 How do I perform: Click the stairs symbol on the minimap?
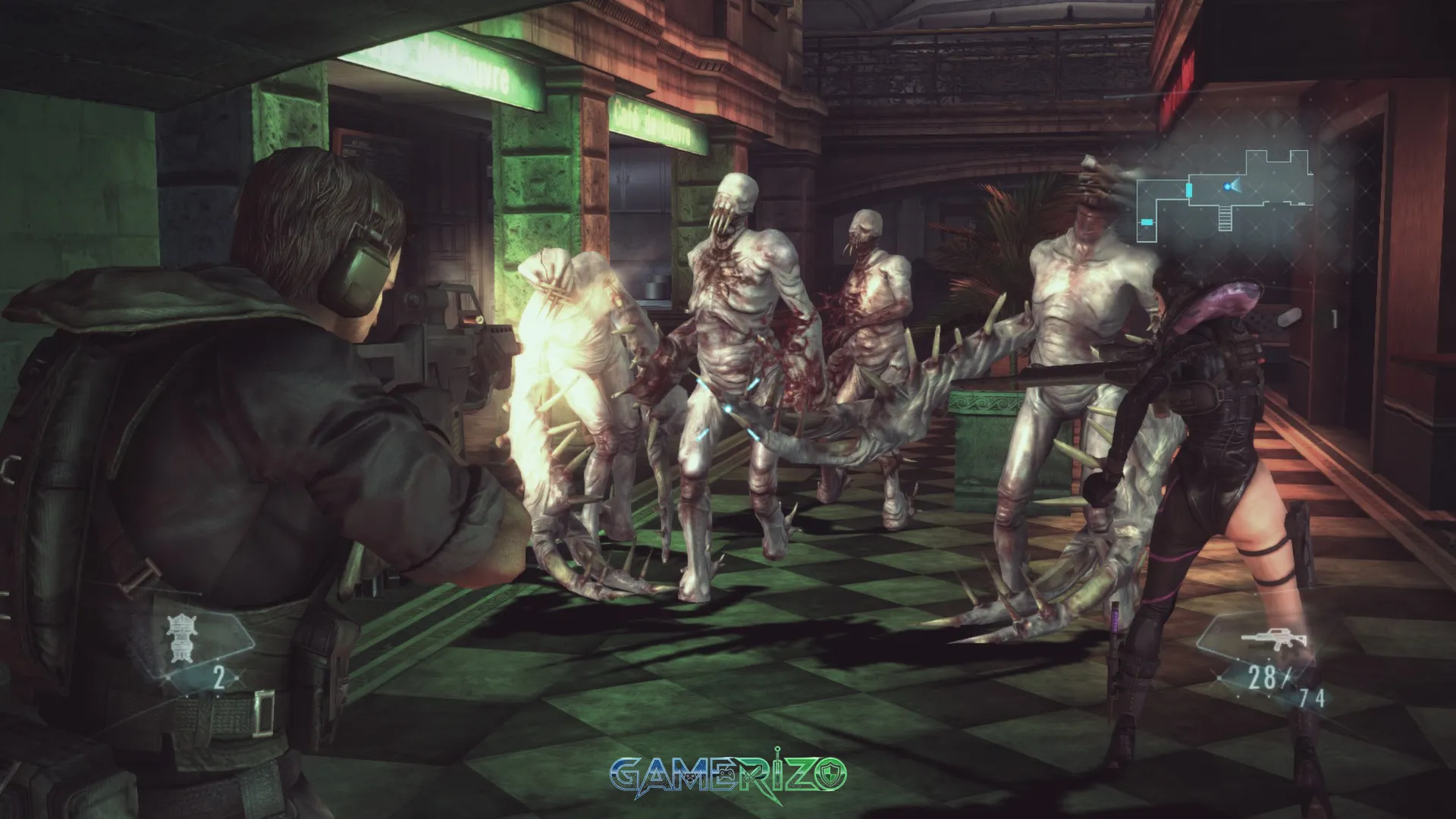(1225, 218)
